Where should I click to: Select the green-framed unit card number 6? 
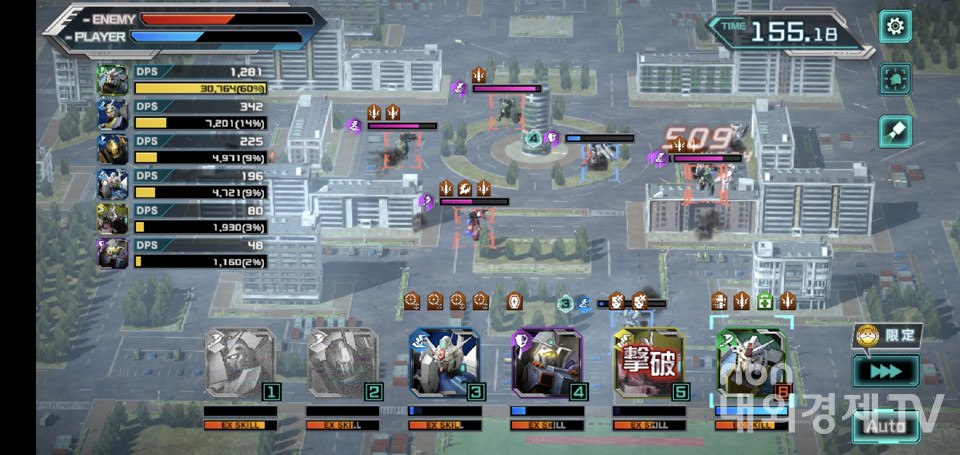[752, 364]
